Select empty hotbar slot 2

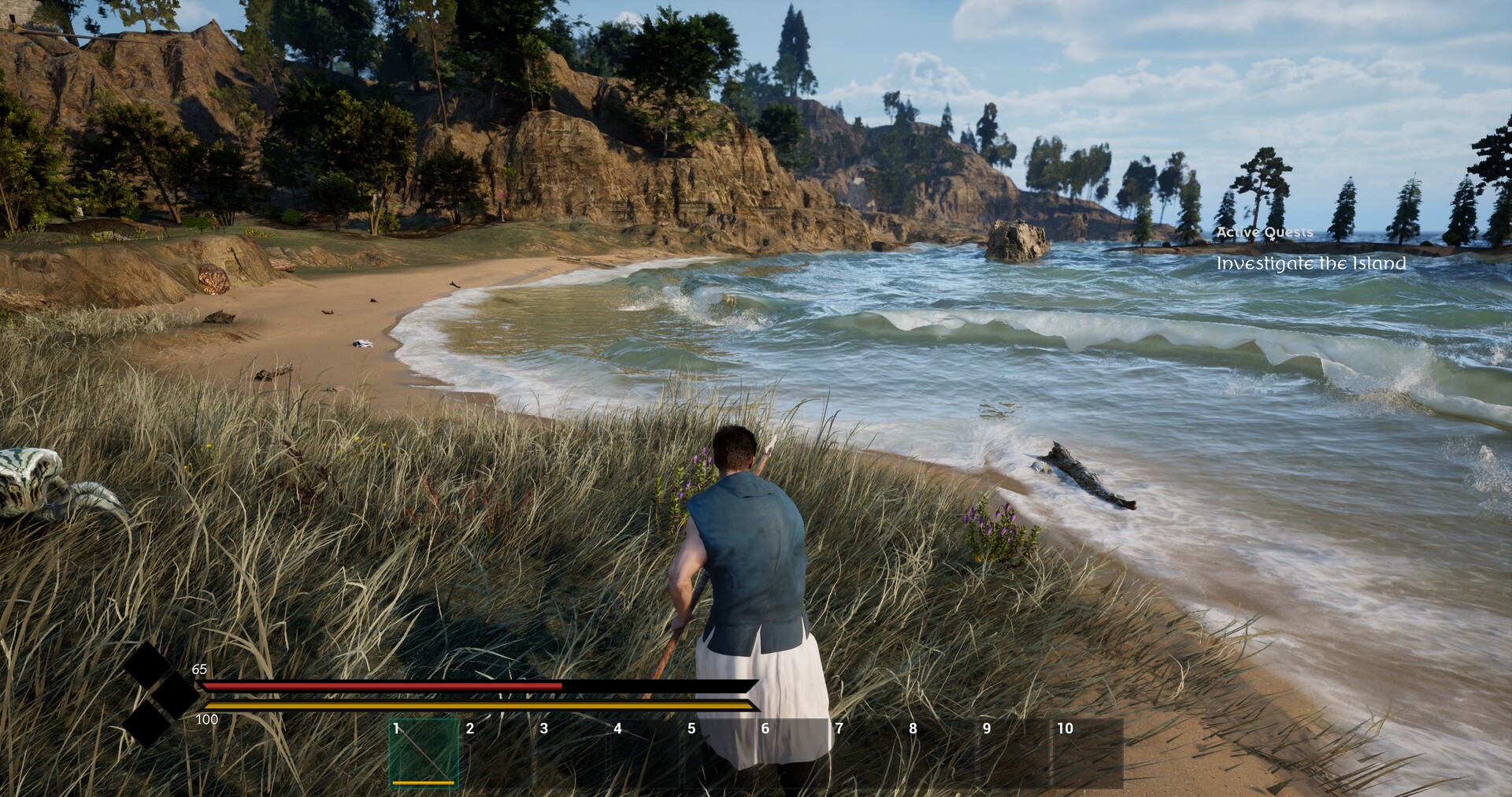[498, 753]
